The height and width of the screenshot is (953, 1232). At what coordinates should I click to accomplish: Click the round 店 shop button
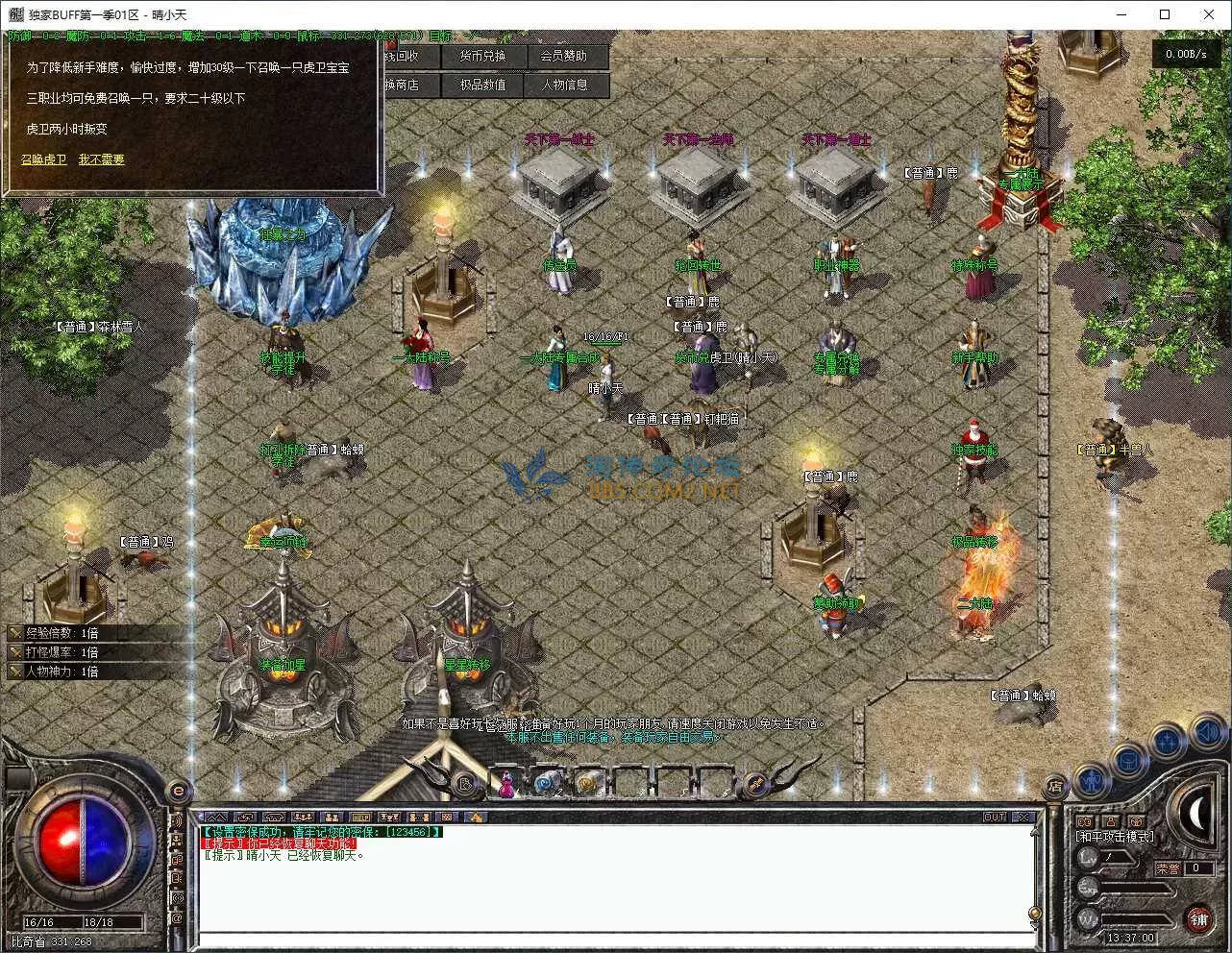[1055, 787]
